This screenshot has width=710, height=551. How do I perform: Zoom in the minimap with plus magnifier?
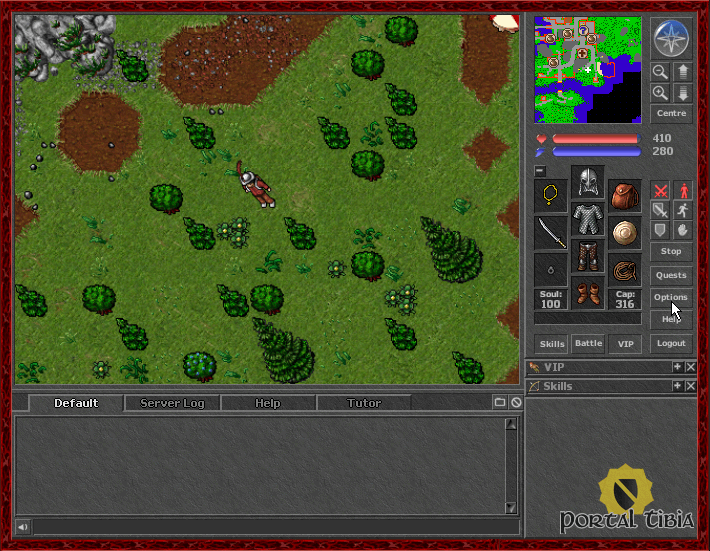(660, 93)
